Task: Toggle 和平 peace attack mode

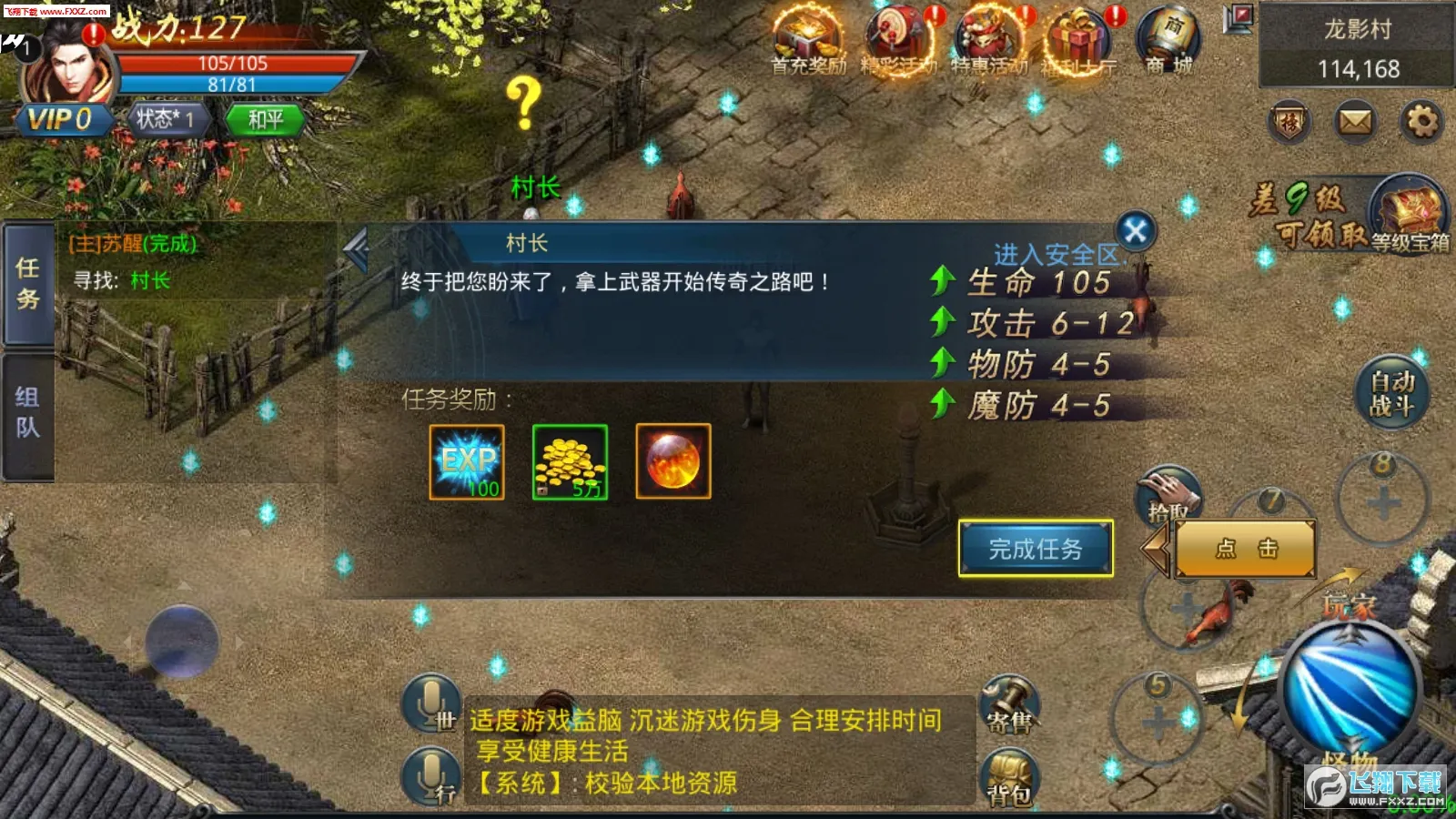Action: click(262, 121)
